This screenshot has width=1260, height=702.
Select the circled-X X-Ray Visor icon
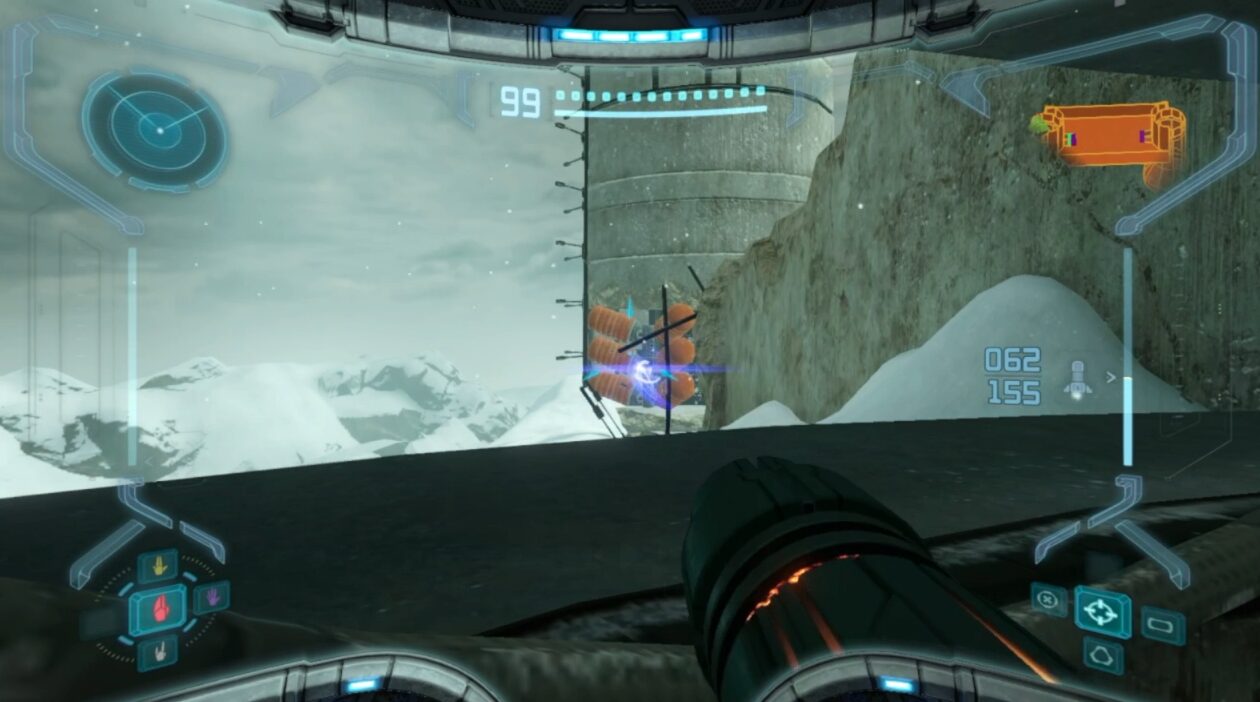click(x=1048, y=599)
